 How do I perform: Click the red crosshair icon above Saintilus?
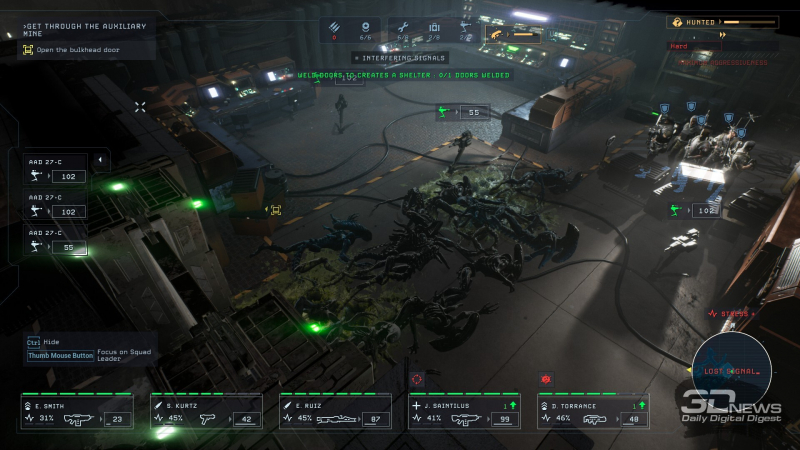coord(417,379)
